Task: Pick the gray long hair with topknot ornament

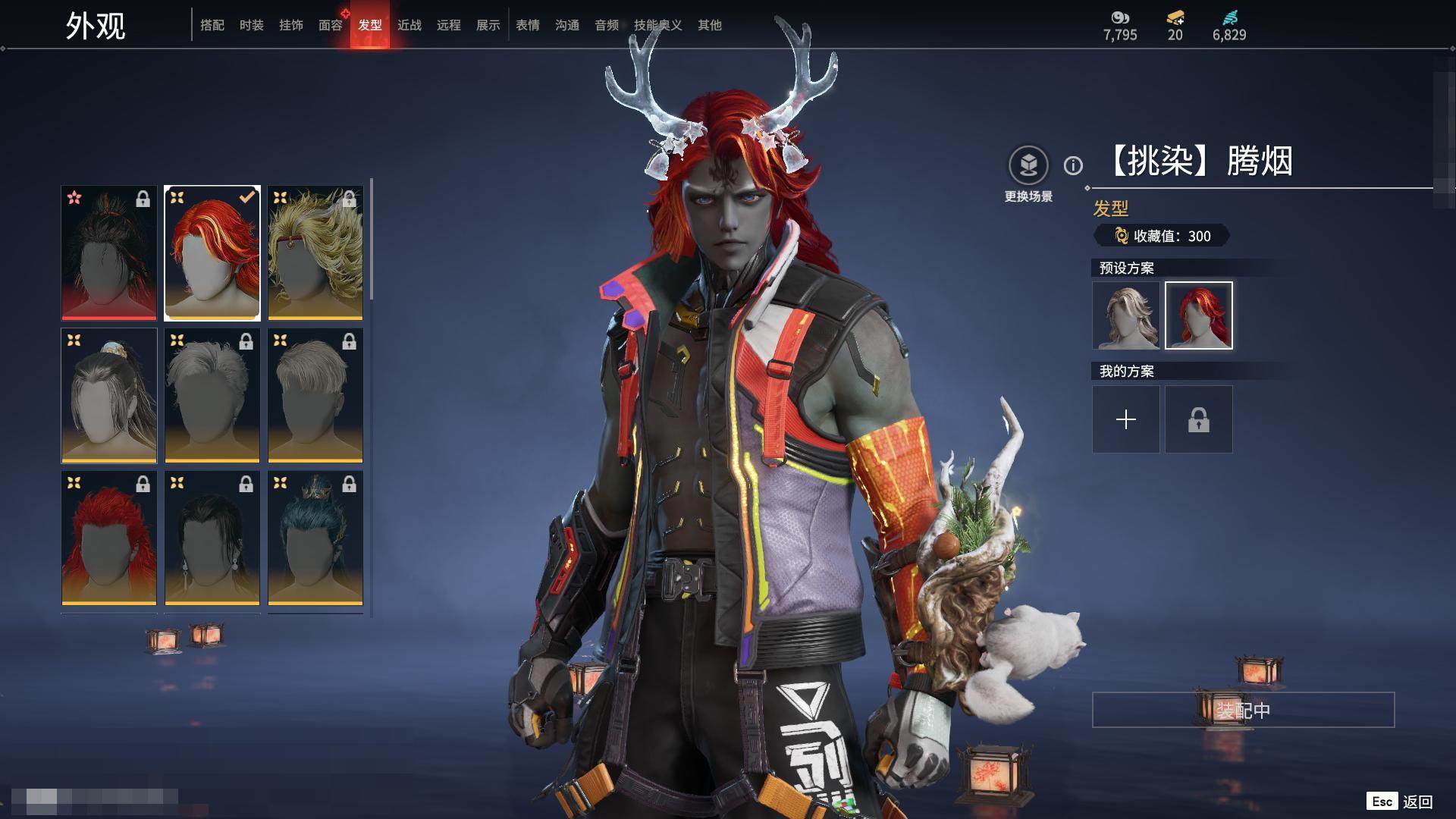Action: point(109,395)
